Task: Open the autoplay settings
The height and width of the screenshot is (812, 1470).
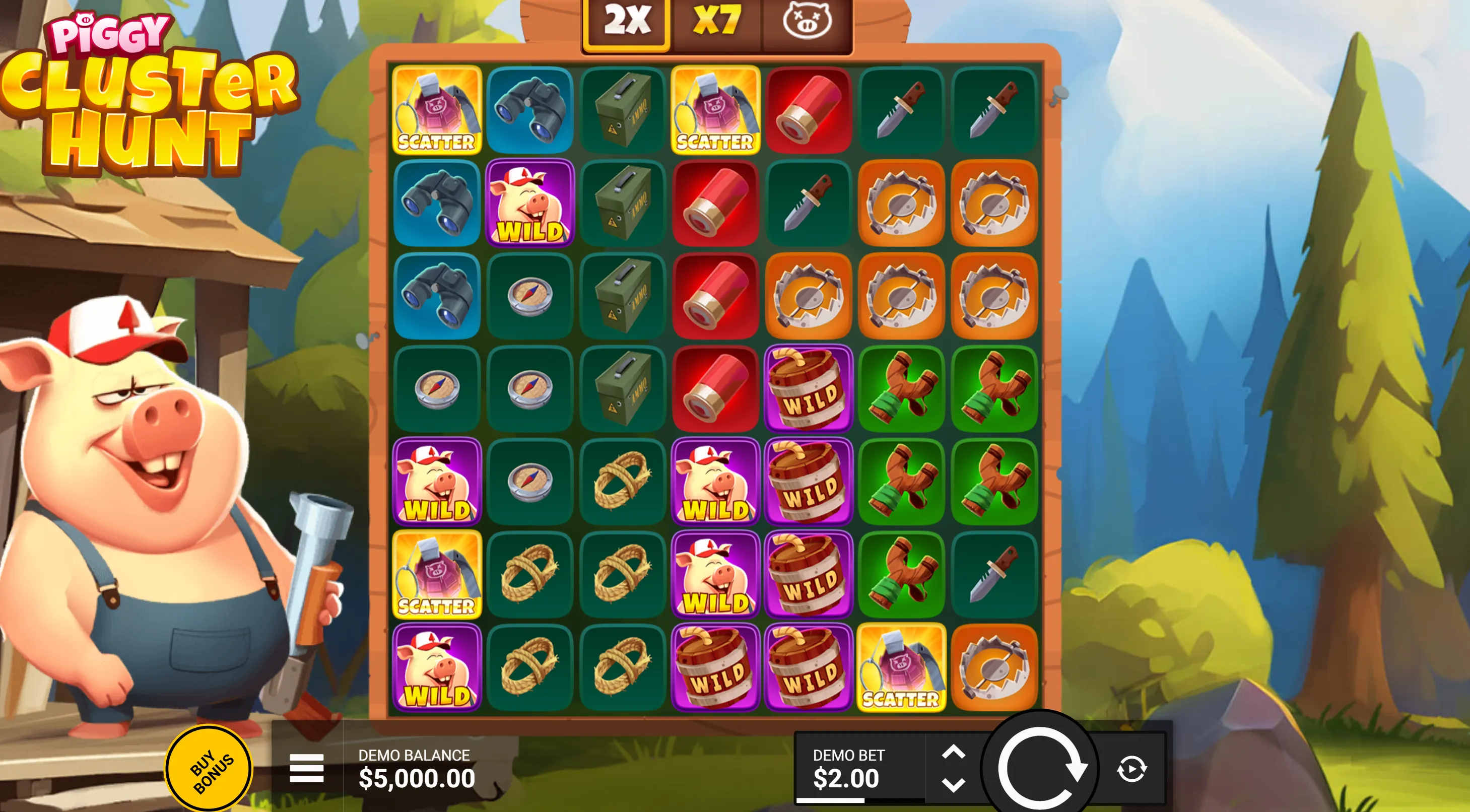Action: click(1131, 769)
